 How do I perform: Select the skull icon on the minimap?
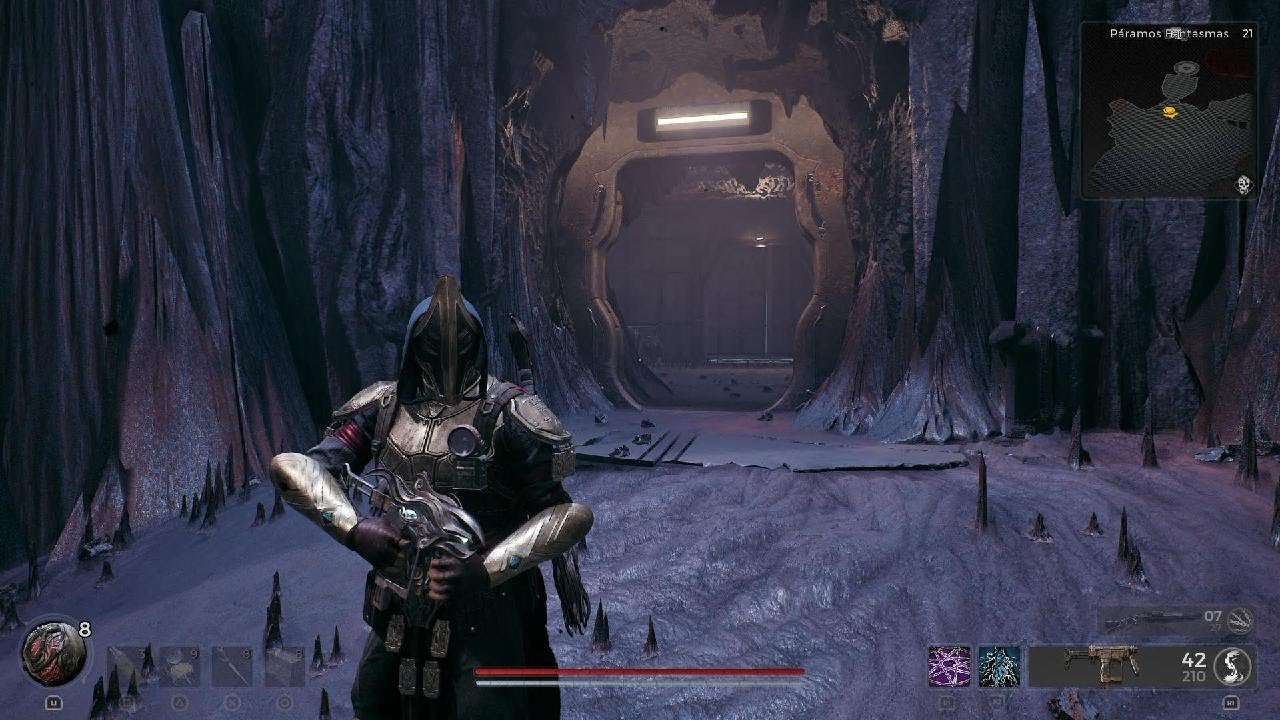point(1244,184)
